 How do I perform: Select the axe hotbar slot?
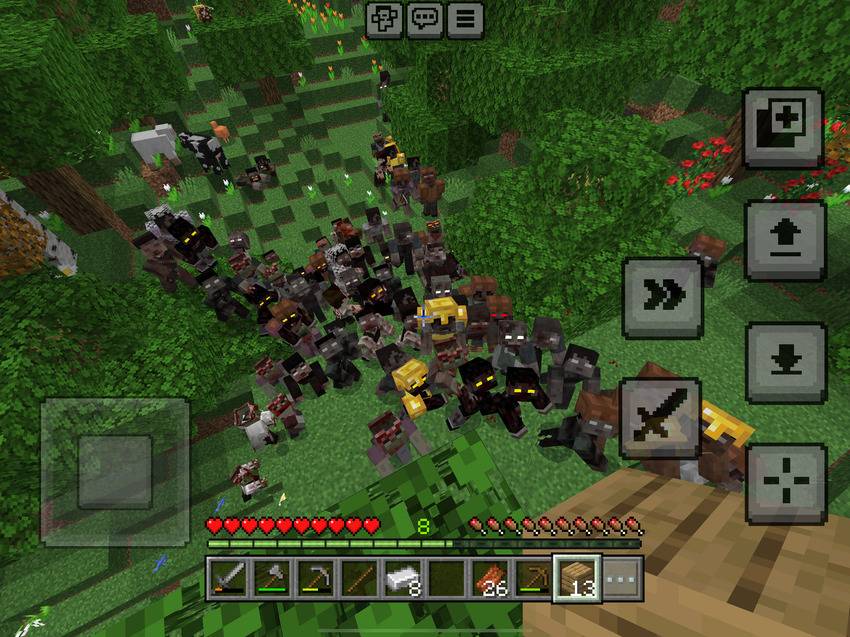click(273, 580)
